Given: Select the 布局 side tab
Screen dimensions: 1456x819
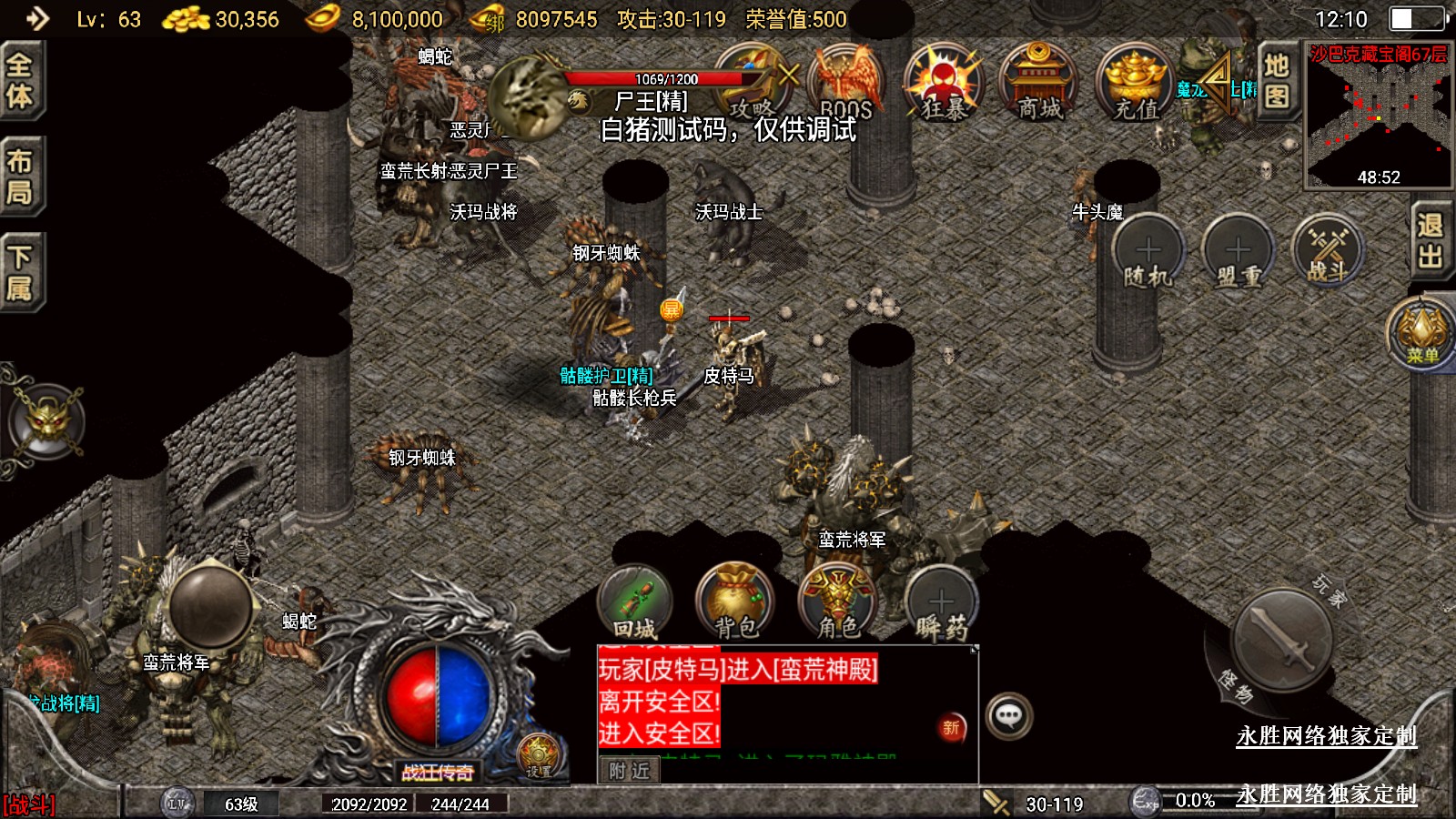Looking at the screenshot, I should tap(20, 177).
